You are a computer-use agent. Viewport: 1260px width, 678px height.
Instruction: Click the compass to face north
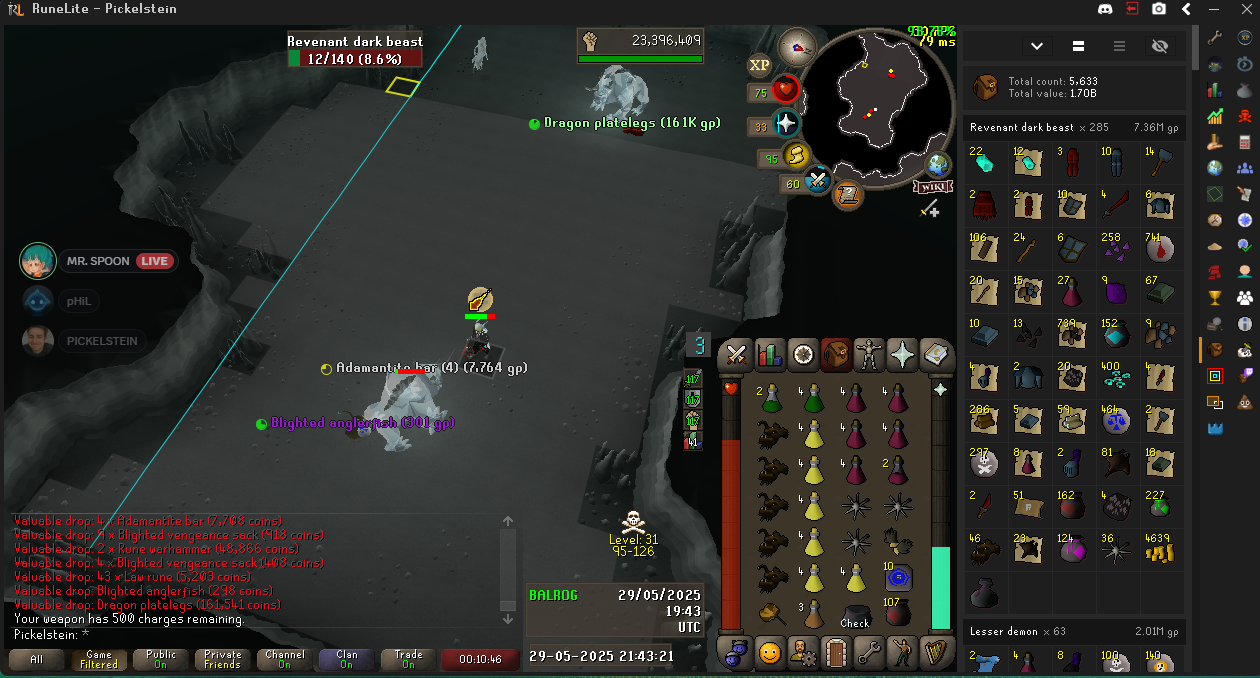(797, 47)
